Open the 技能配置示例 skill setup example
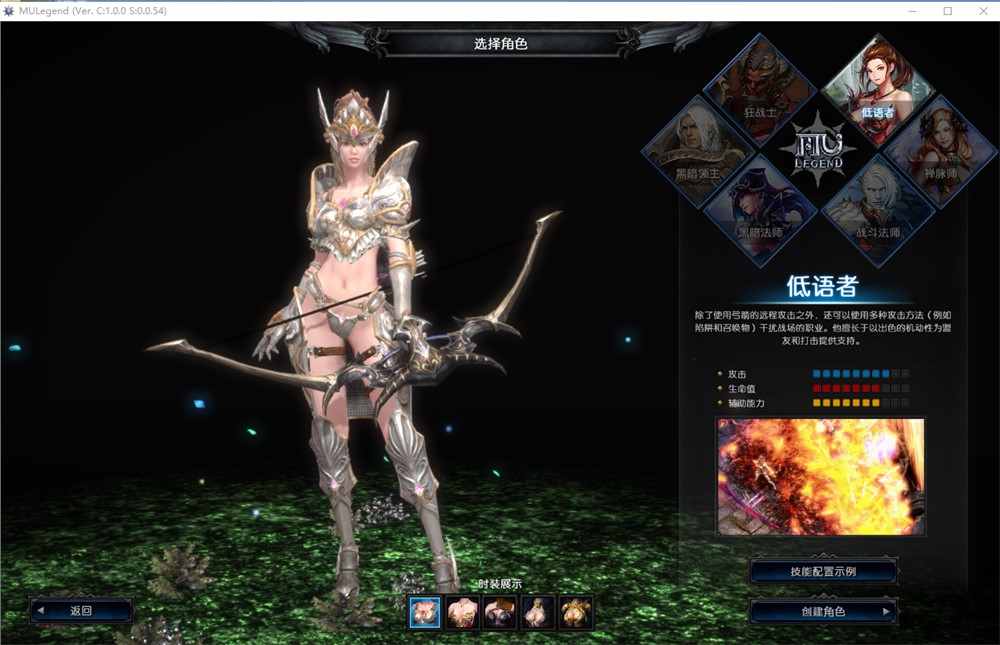 (824, 571)
